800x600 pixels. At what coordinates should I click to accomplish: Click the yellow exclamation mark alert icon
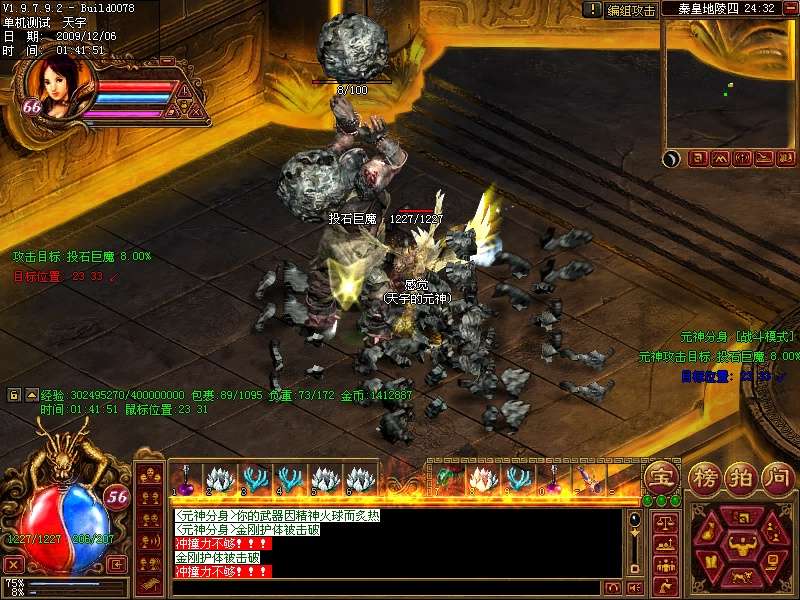coord(594,10)
